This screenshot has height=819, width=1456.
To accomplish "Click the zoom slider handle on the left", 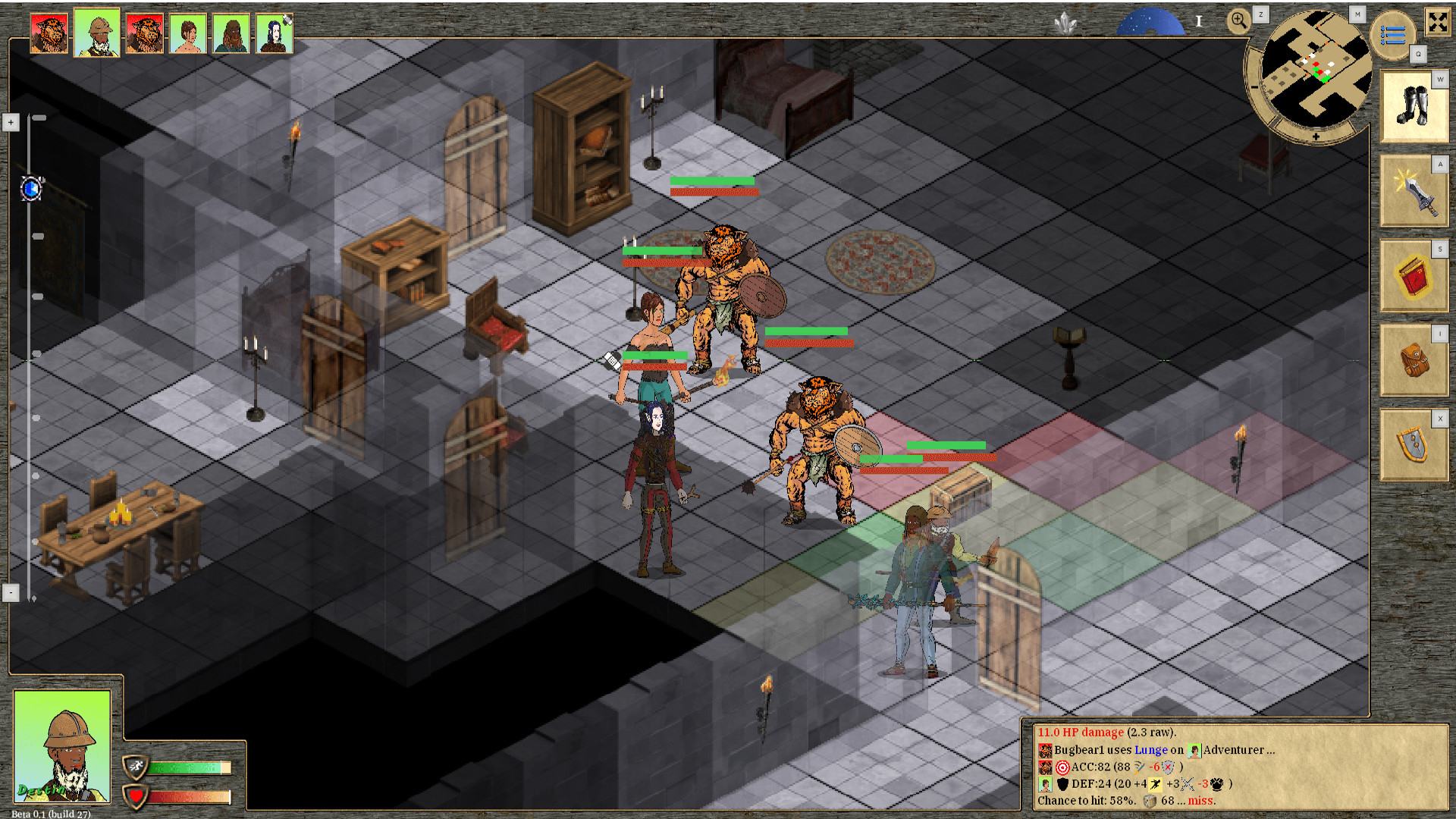I will 30,190.
